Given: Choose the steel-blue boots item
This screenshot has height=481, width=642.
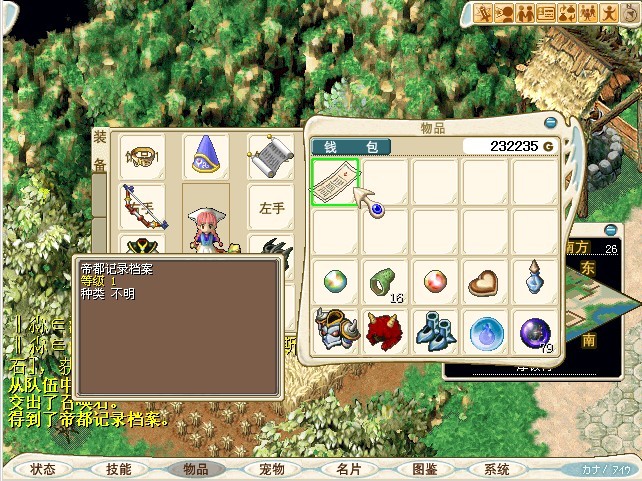Looking at the screenshot, I should tap(435, 331).
